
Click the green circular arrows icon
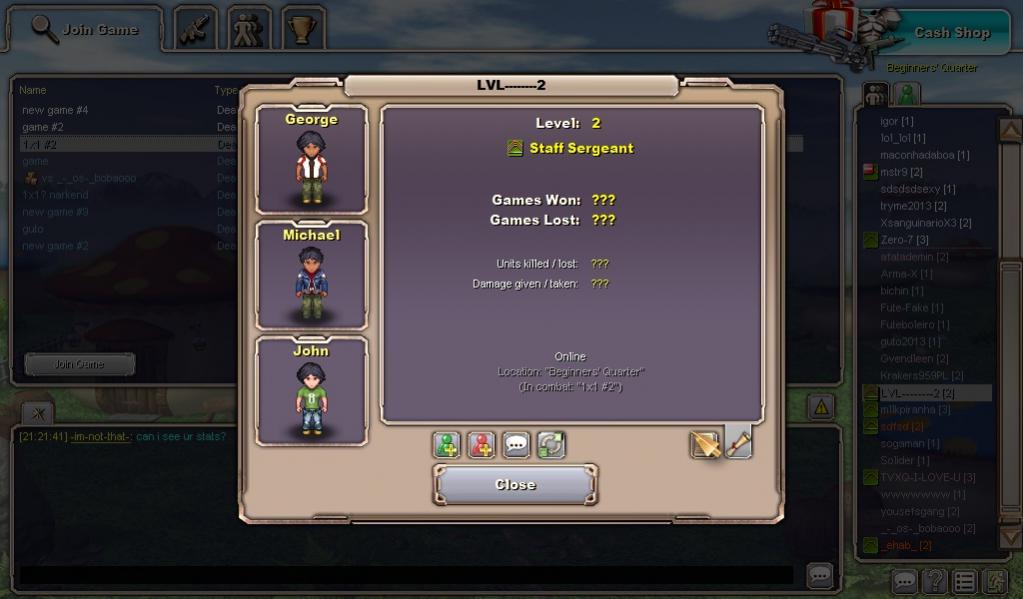click(x=551, y=445)
